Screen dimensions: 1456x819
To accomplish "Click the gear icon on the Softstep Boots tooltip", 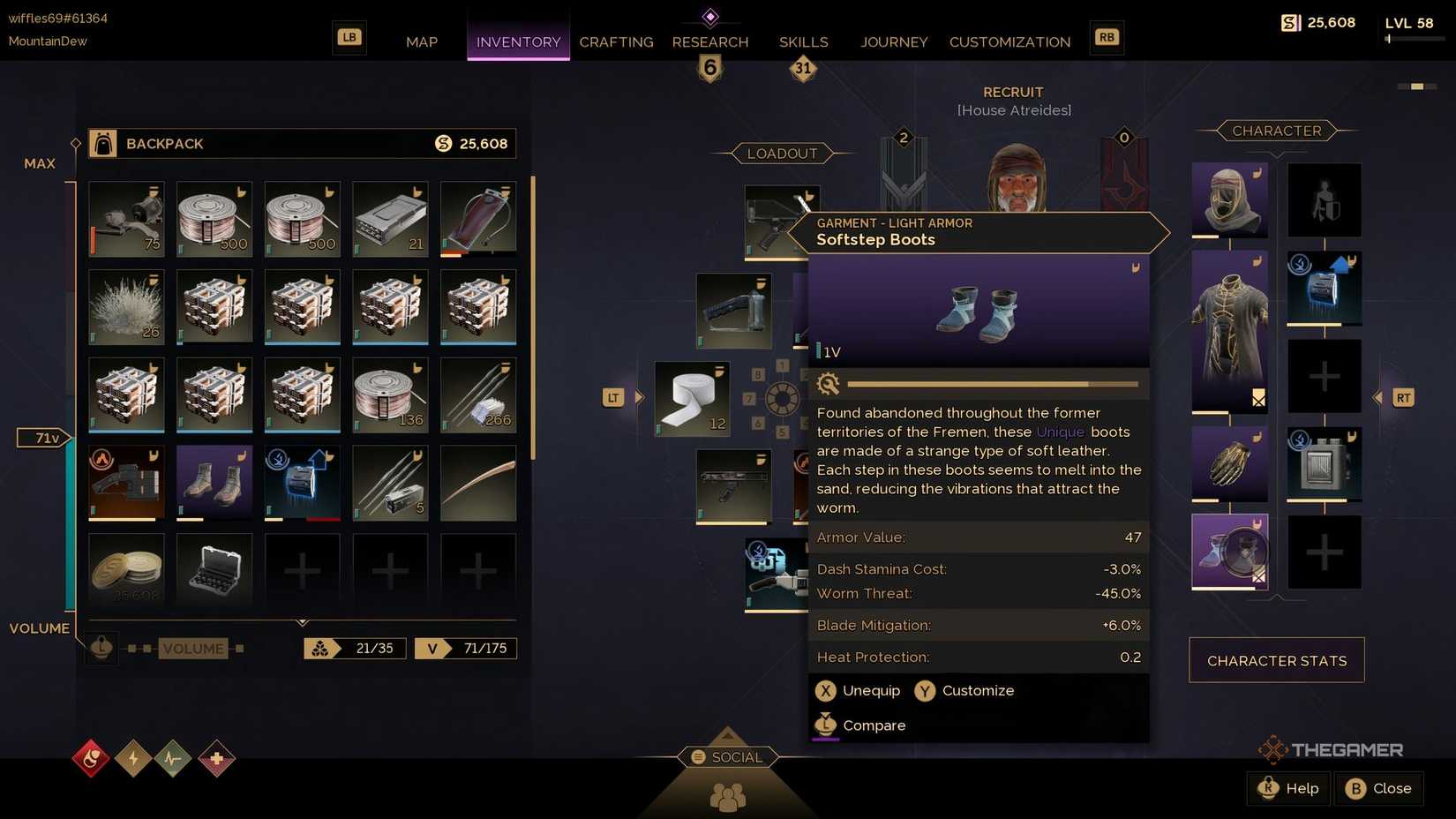I will click(x=828, y=384).
